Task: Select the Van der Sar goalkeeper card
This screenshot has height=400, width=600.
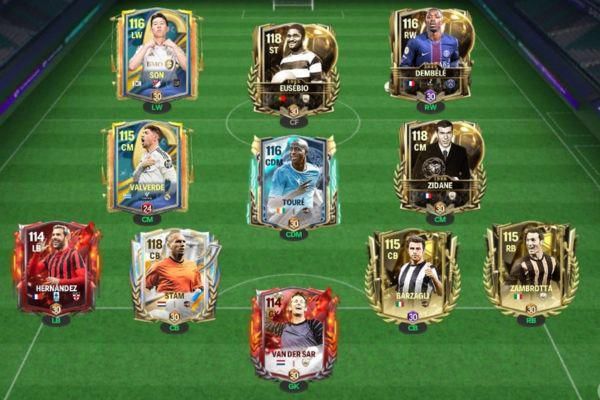Action: pos(293,333)
